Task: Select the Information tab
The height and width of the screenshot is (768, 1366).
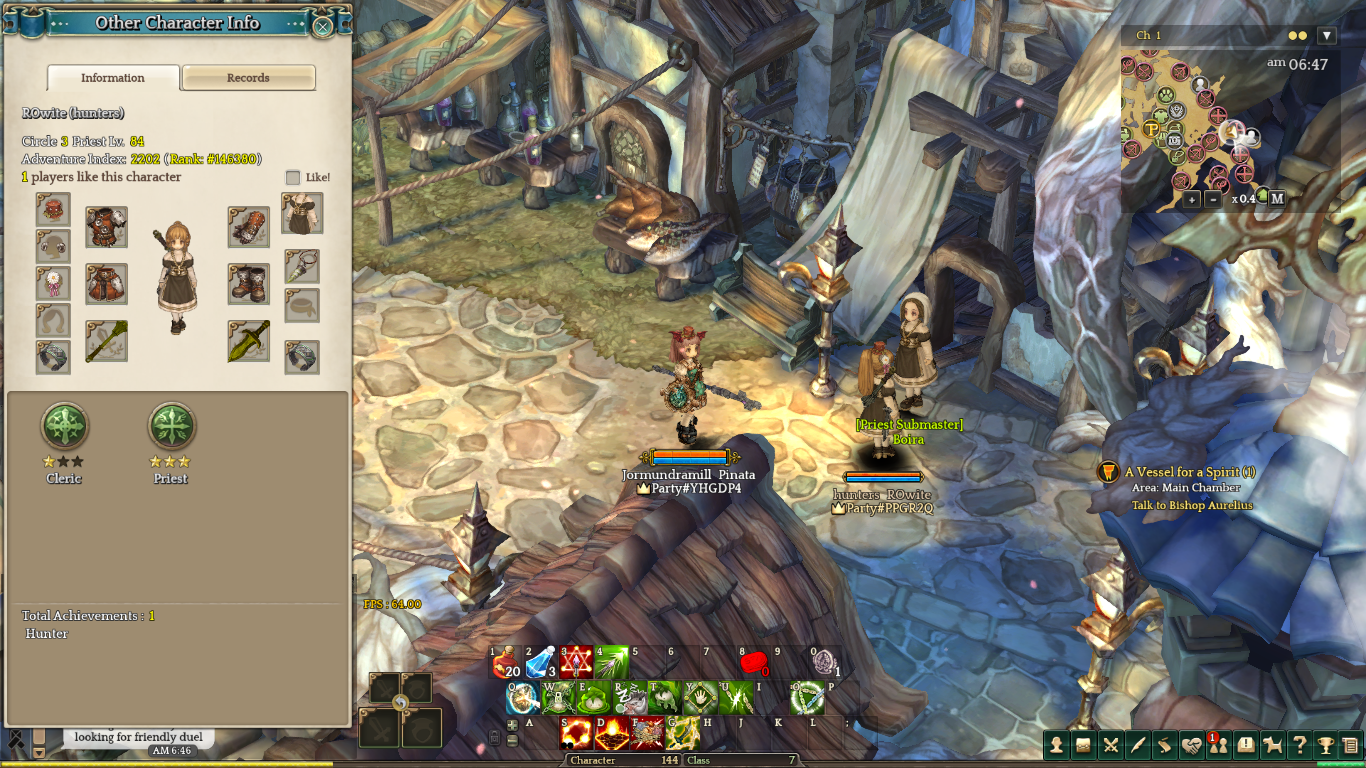Action: pyautogui.click(x=113, y=78)
